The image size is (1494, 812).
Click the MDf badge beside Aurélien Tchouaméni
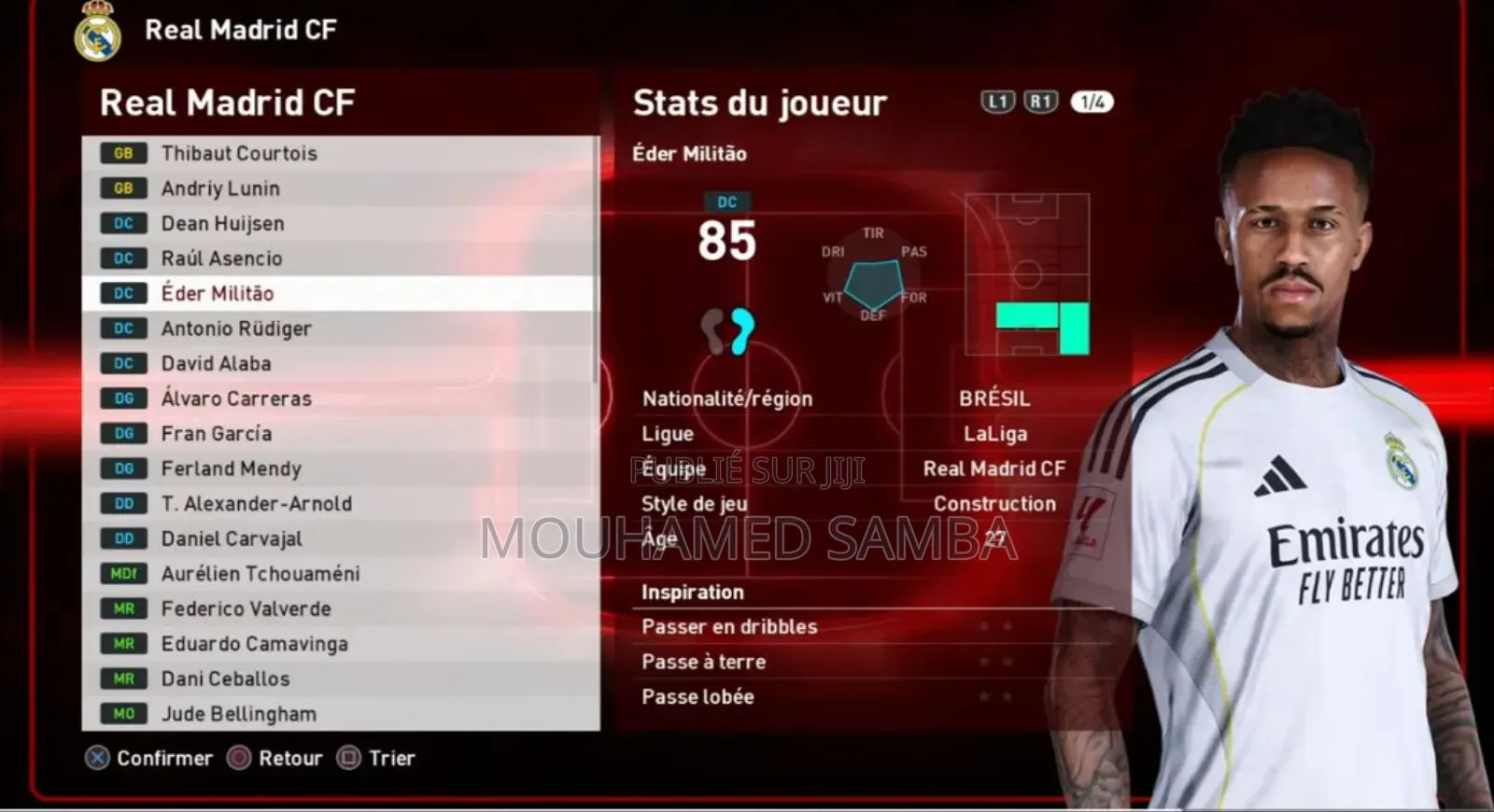click(x=122, y=573)
